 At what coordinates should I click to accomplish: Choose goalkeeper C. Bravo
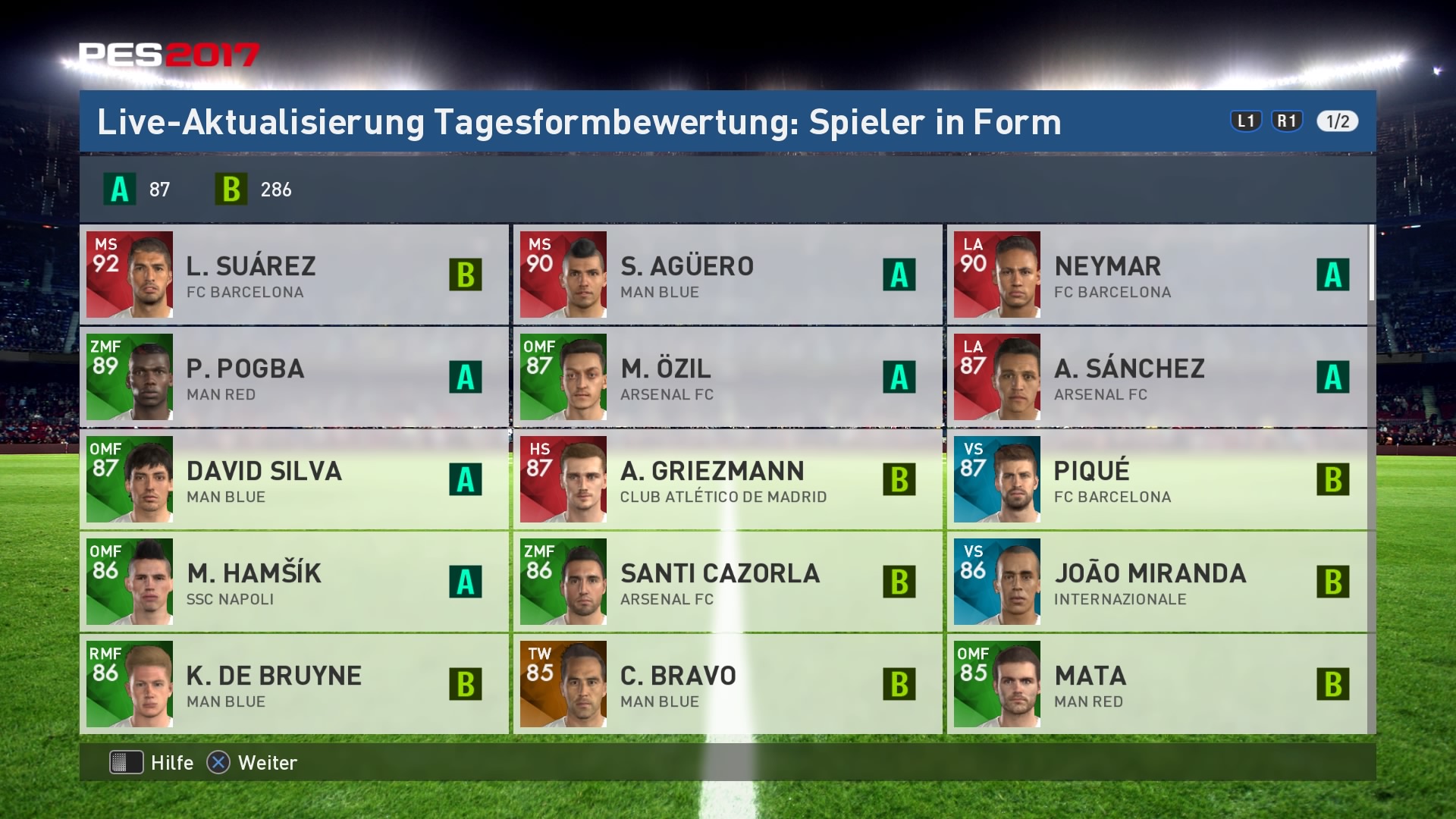(x=728, y=684)
